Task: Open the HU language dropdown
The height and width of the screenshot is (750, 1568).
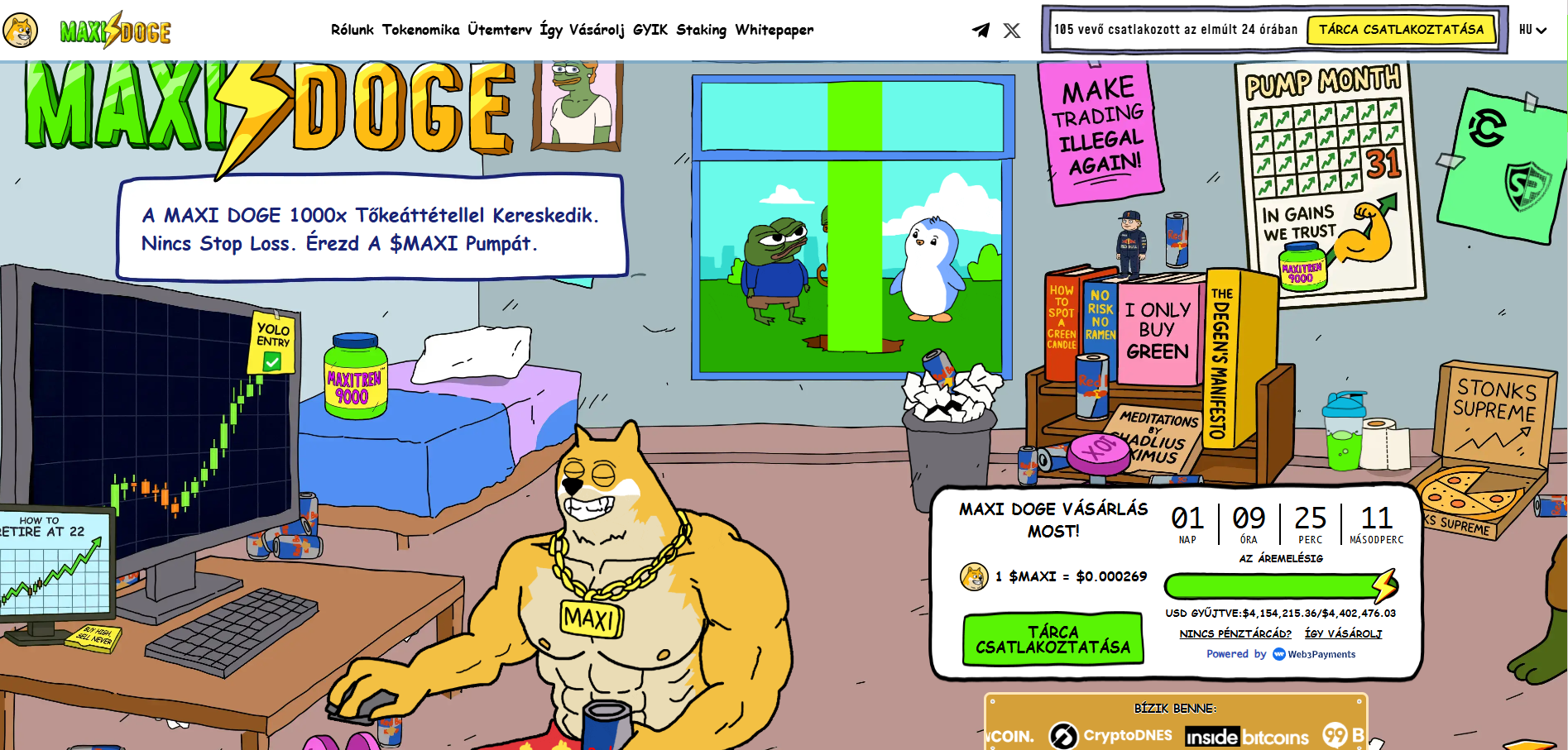Action: [1532, 30]
